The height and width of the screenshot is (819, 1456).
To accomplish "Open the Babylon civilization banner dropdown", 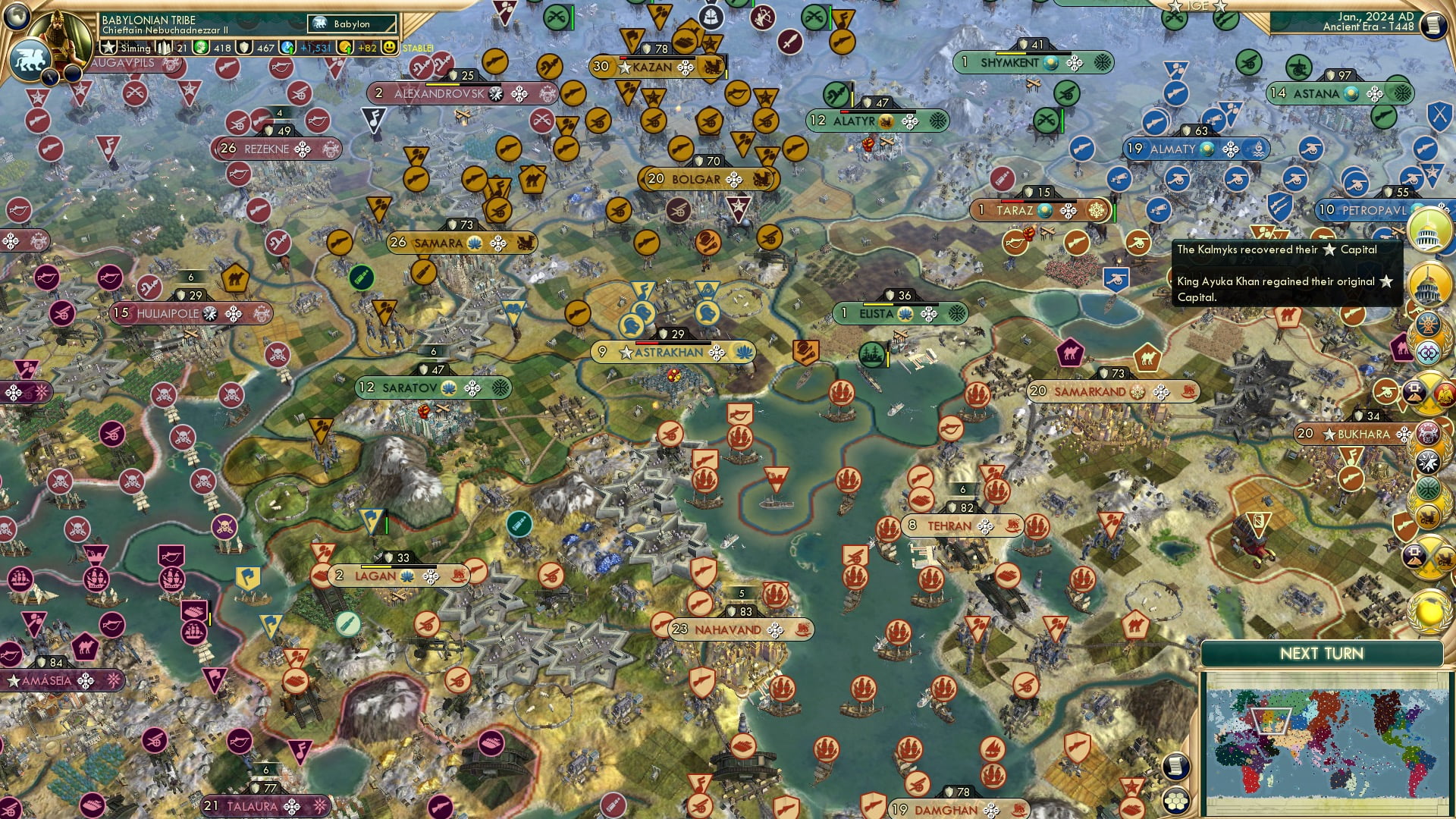I will [x=353, y=24].
